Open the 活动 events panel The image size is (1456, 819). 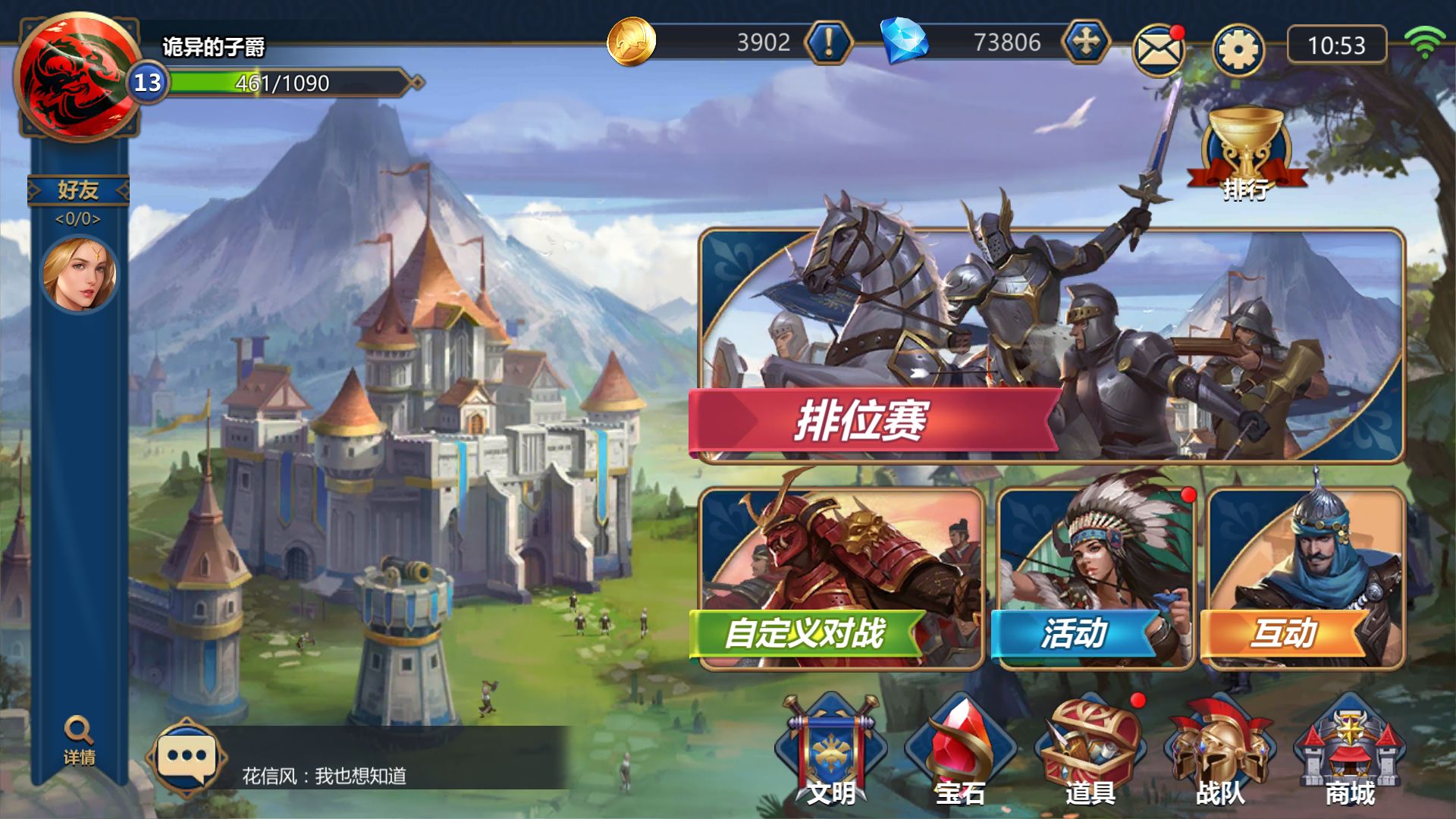(x=1077, y=631)
